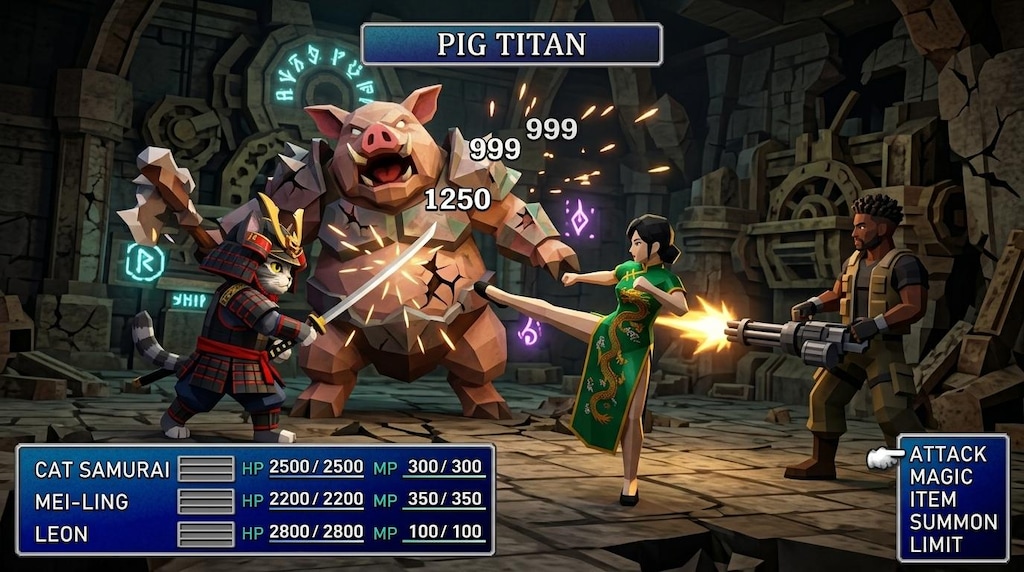
Task: Select MAGIC from the battle menu
Action: pyautogui.click(x=941, y=477)
